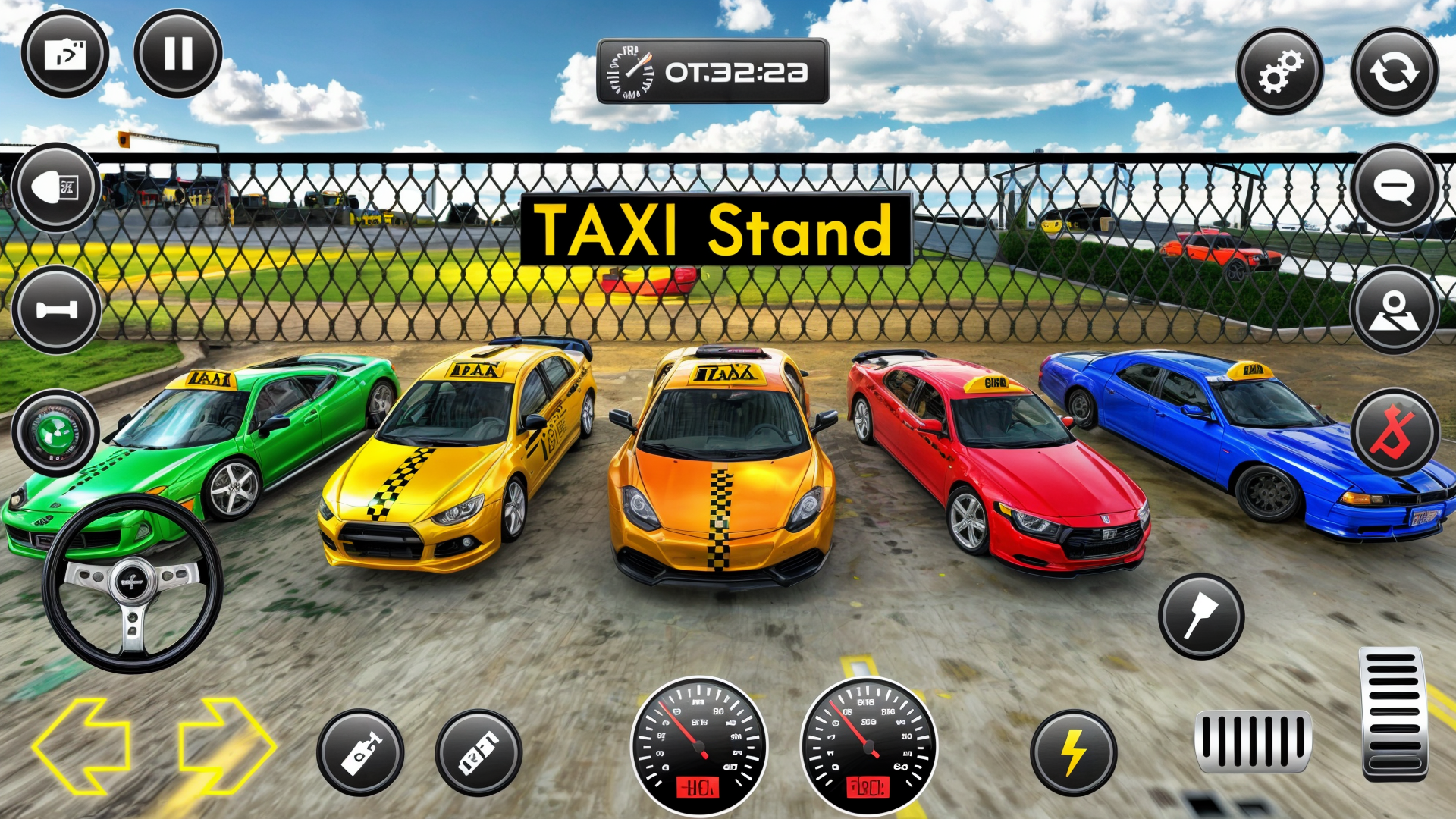Viewport: 1456px width, 819px height.
Task: Pause the game
Action: [x=178, y=53]
